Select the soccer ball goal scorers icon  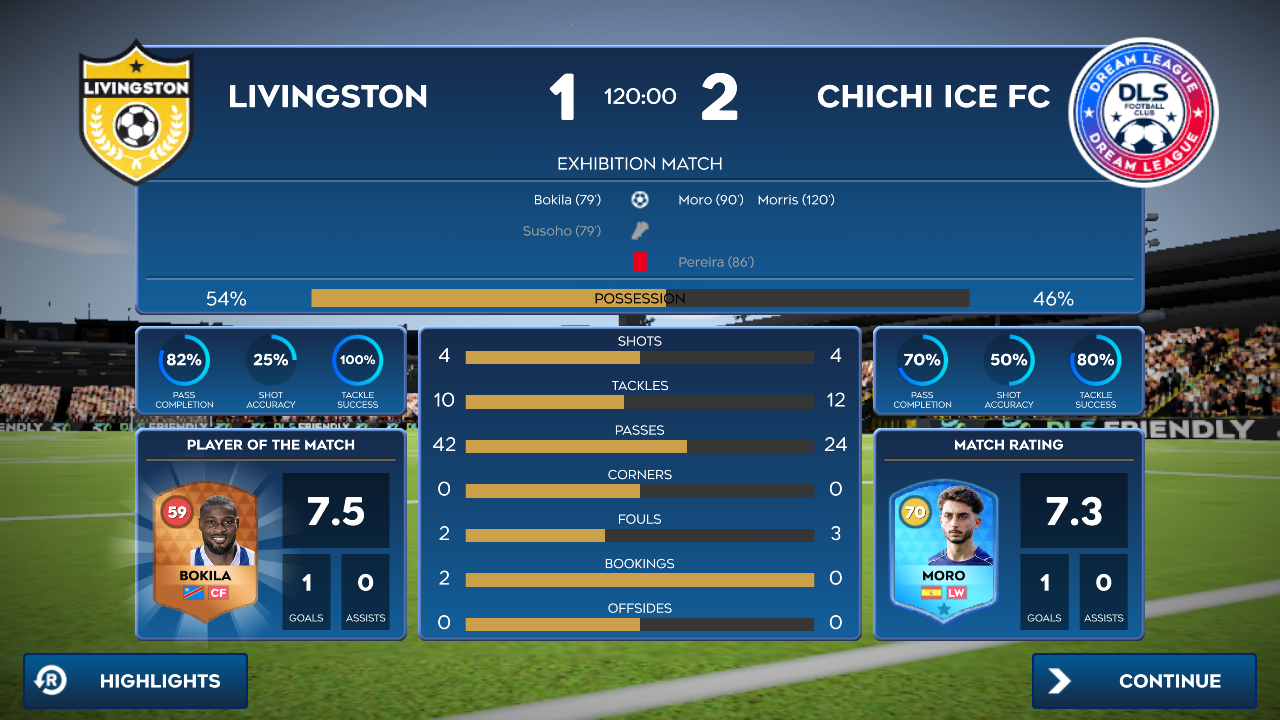tap(639, 199)
